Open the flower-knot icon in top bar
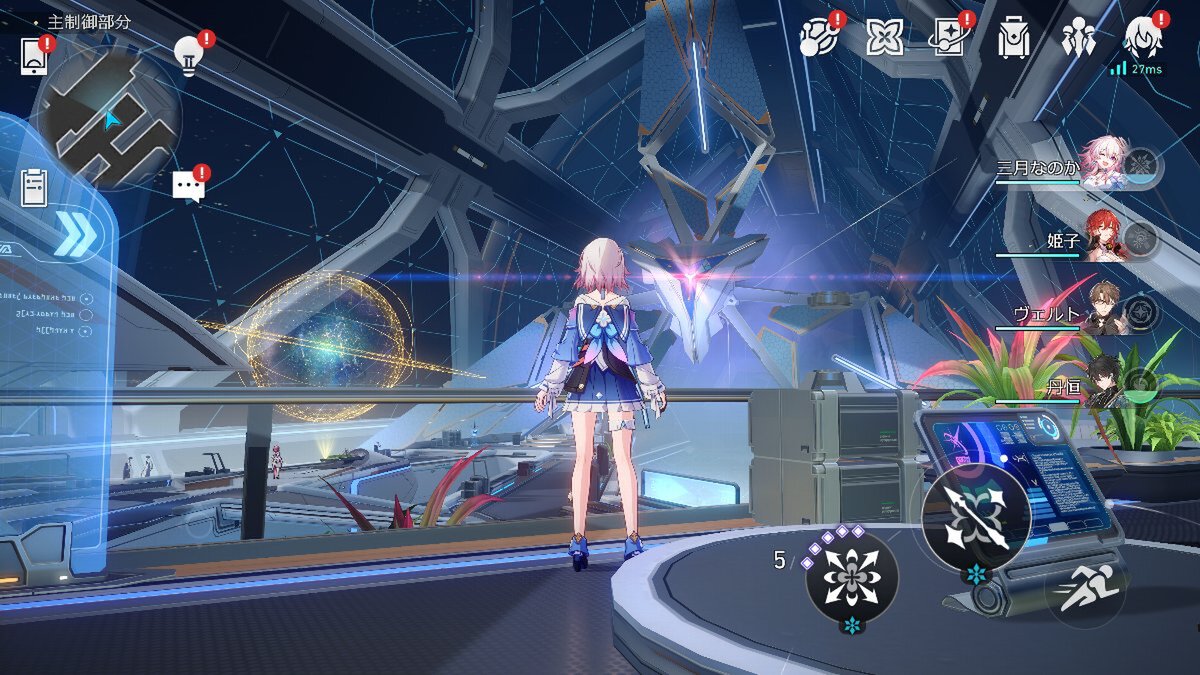Screen dimensions: 1200x675 (x=884, y=39)
